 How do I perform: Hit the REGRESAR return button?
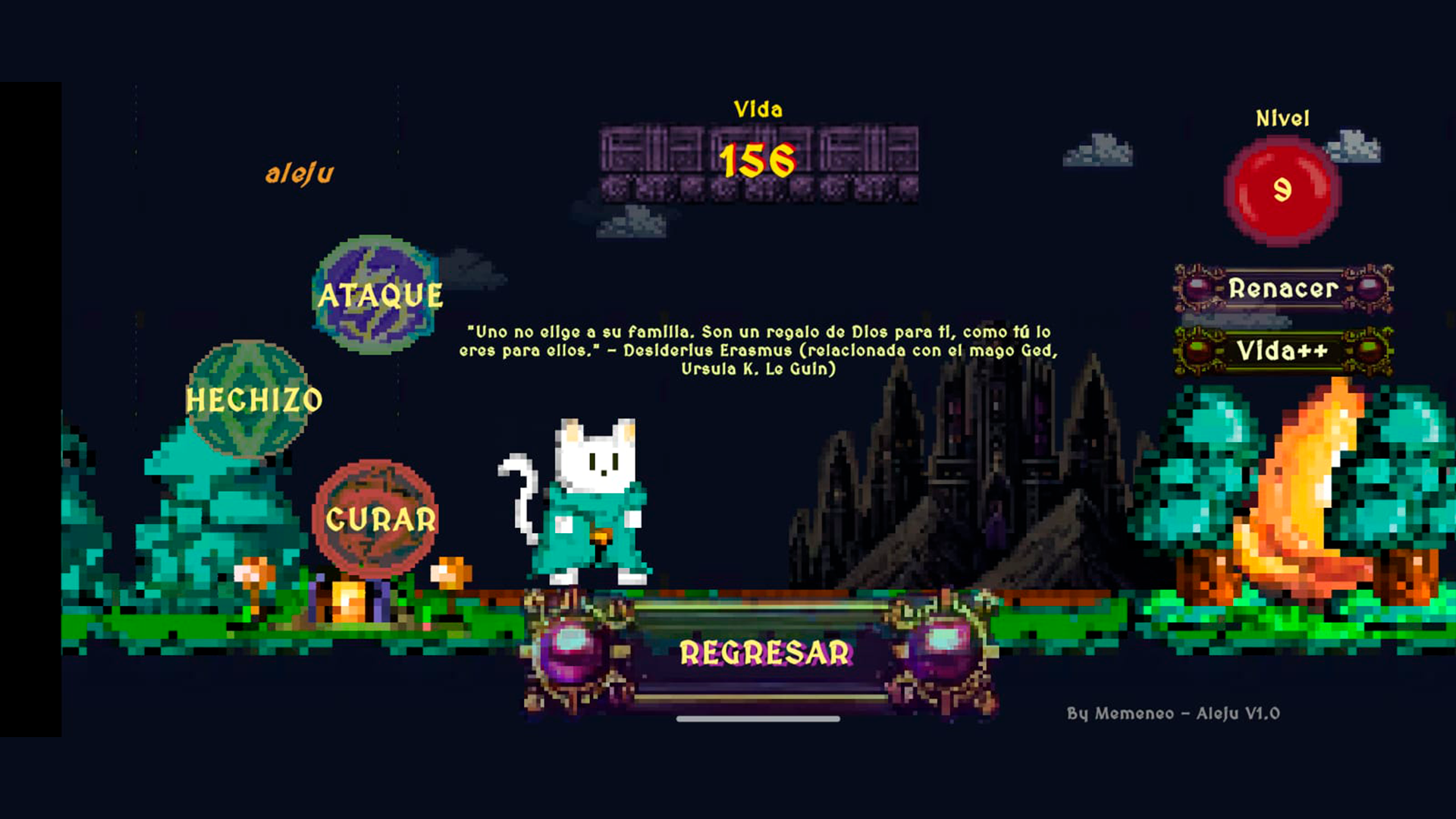766,652
